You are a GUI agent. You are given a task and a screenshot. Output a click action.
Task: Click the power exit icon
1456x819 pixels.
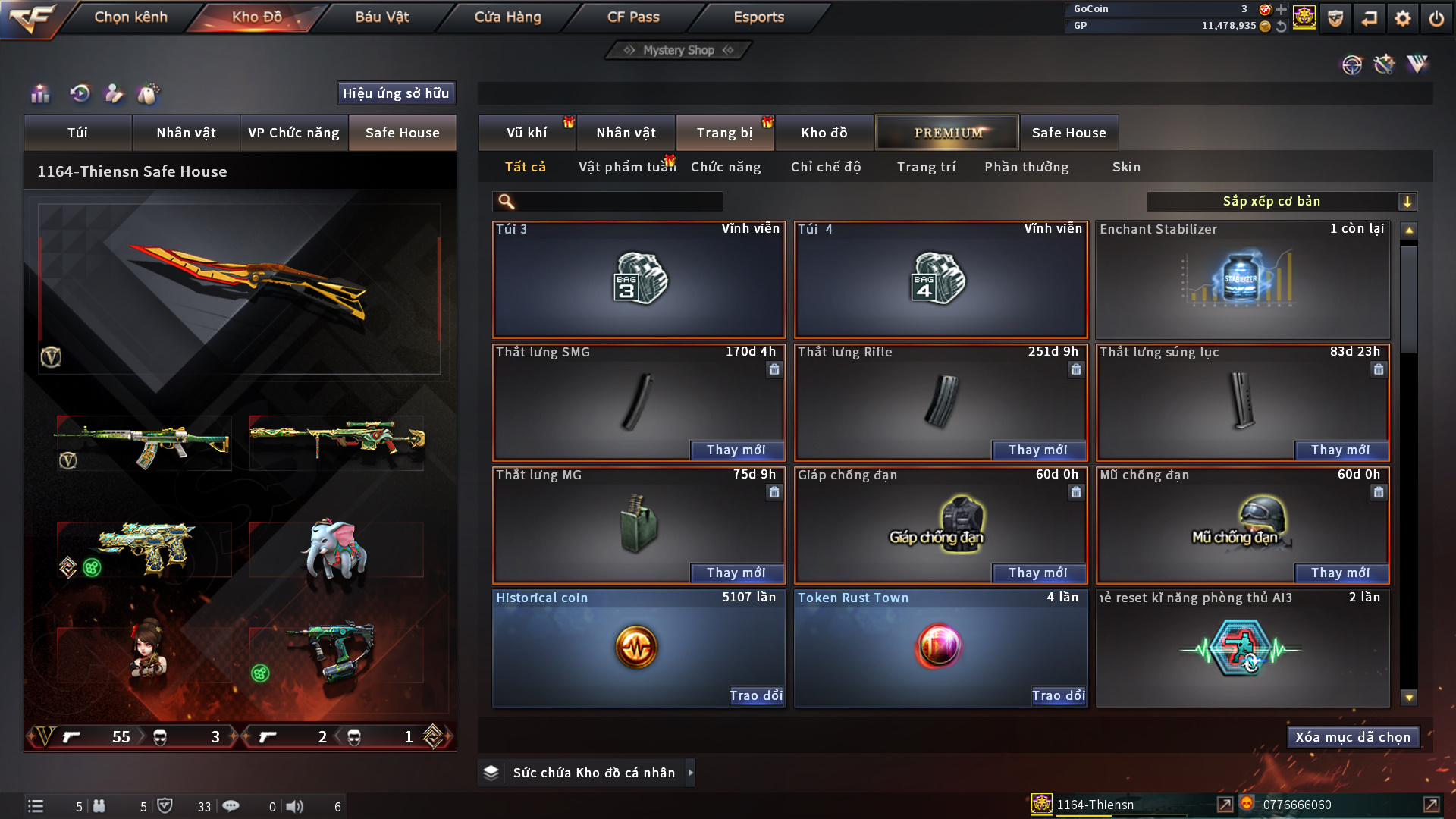pyautogui.click(x=1436, y=18)
